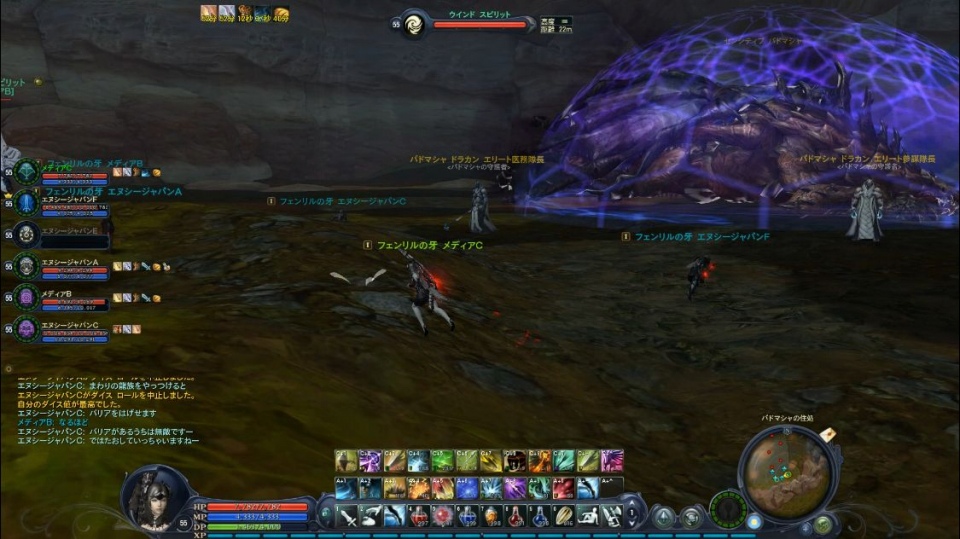Use the blue potion in hotbar slot 6

click(x=468, y=516)
